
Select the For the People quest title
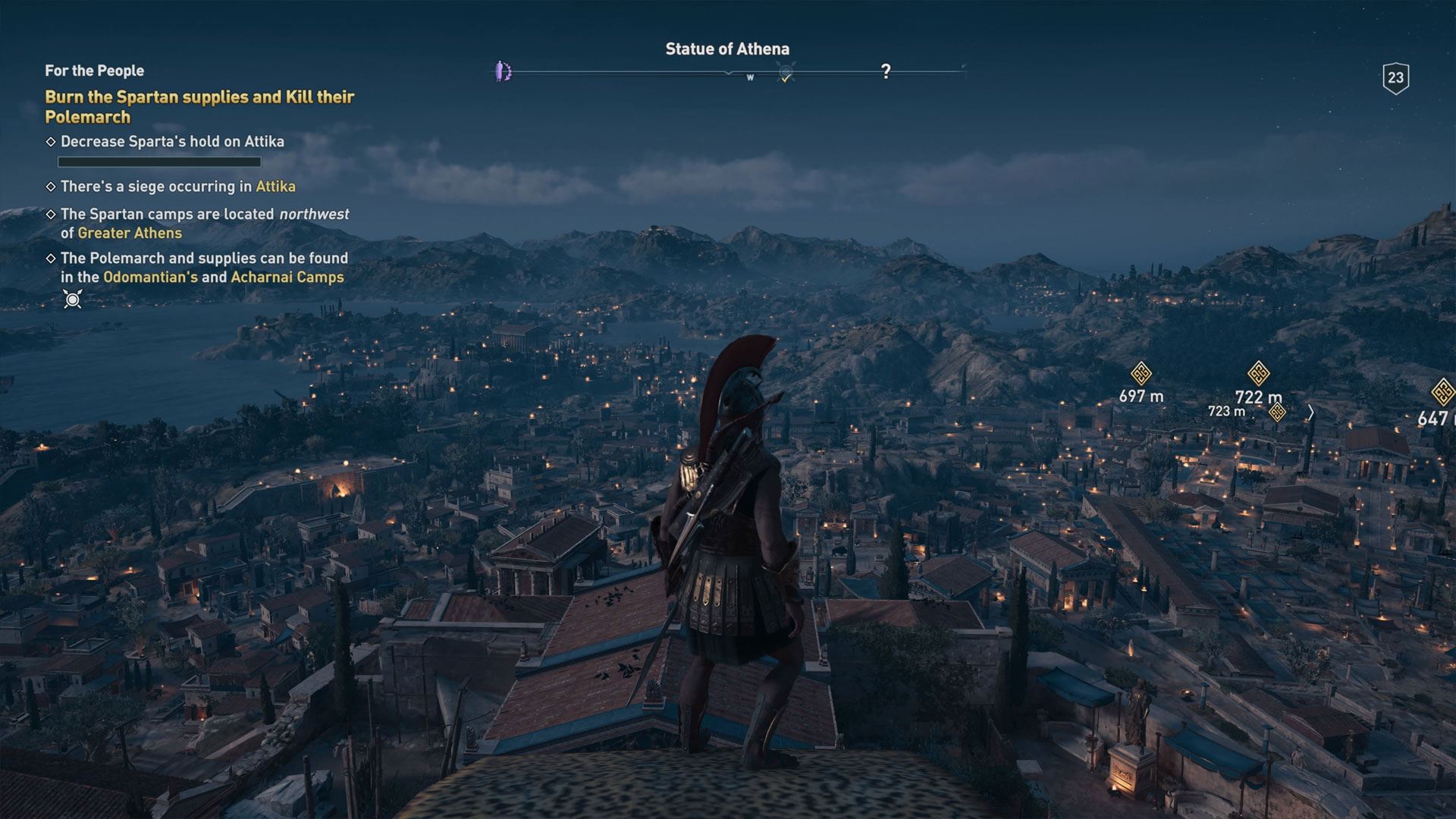coord(94,71)
